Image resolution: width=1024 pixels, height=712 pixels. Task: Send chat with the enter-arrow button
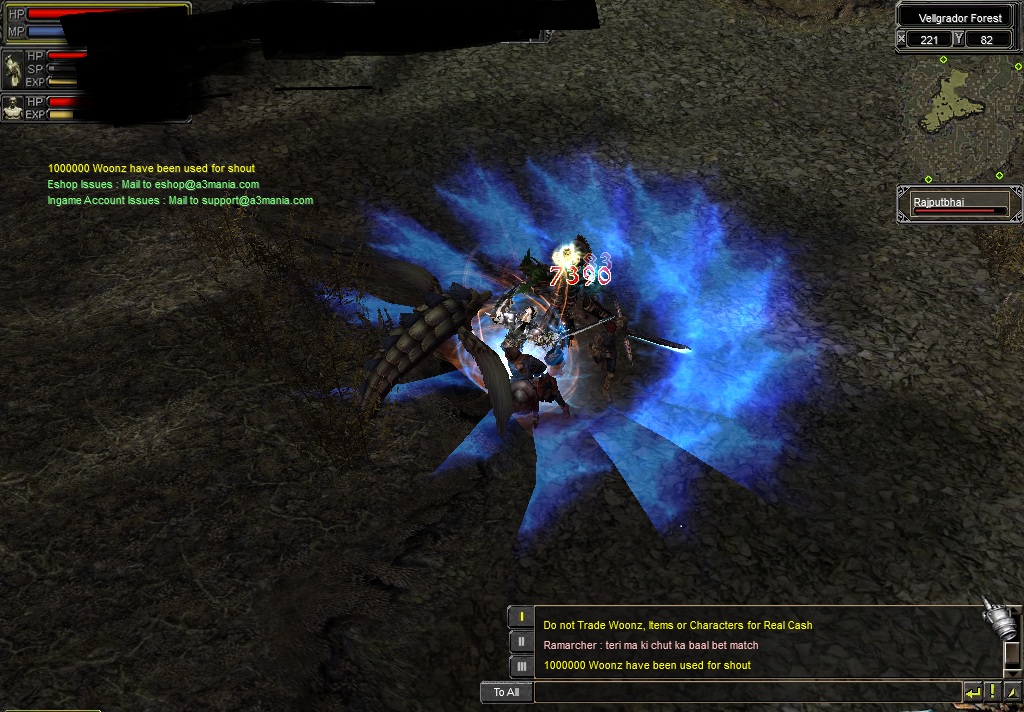[x=972, y=692]
